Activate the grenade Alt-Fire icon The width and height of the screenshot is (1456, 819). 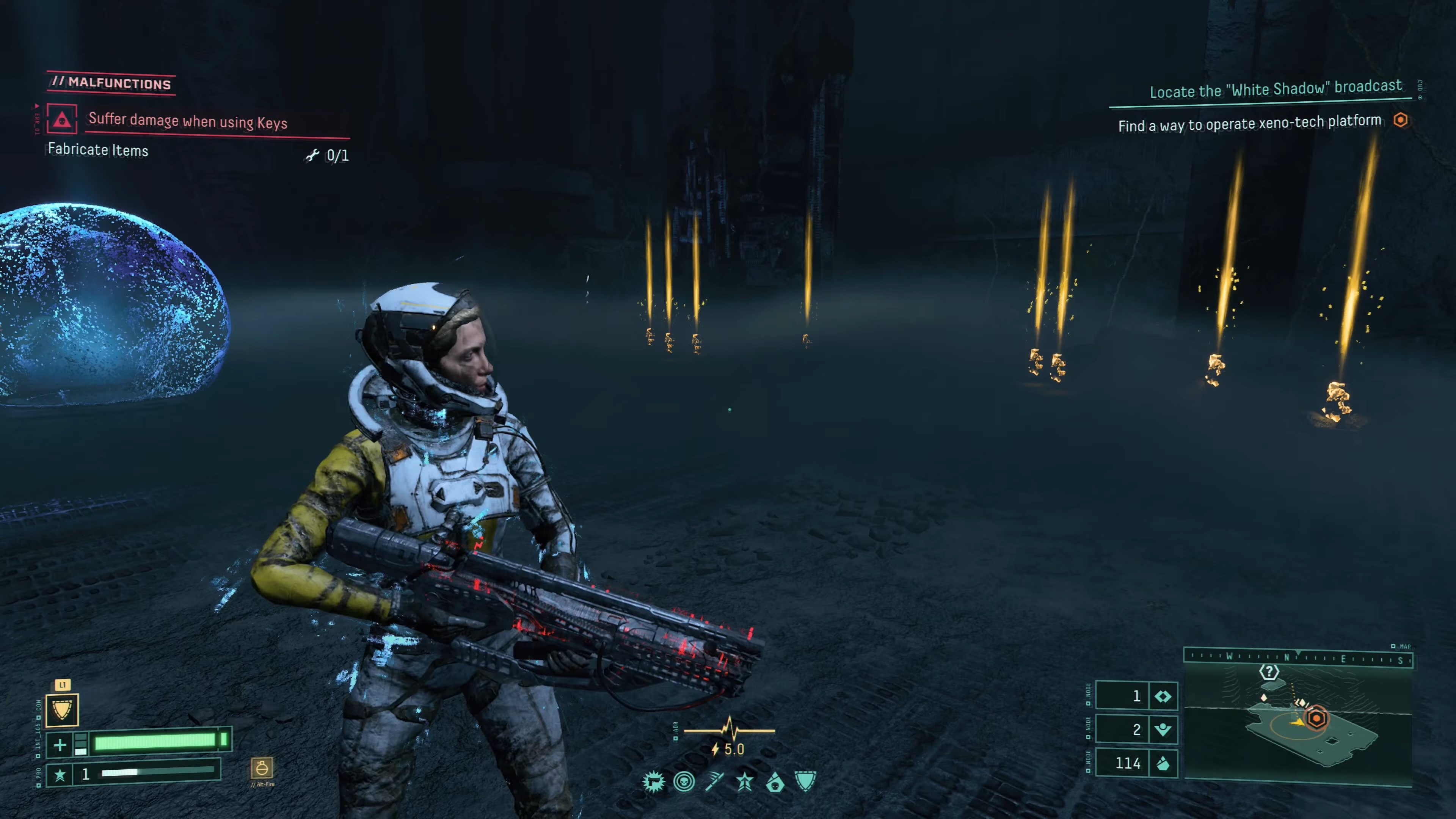click(x=262, y=768)
